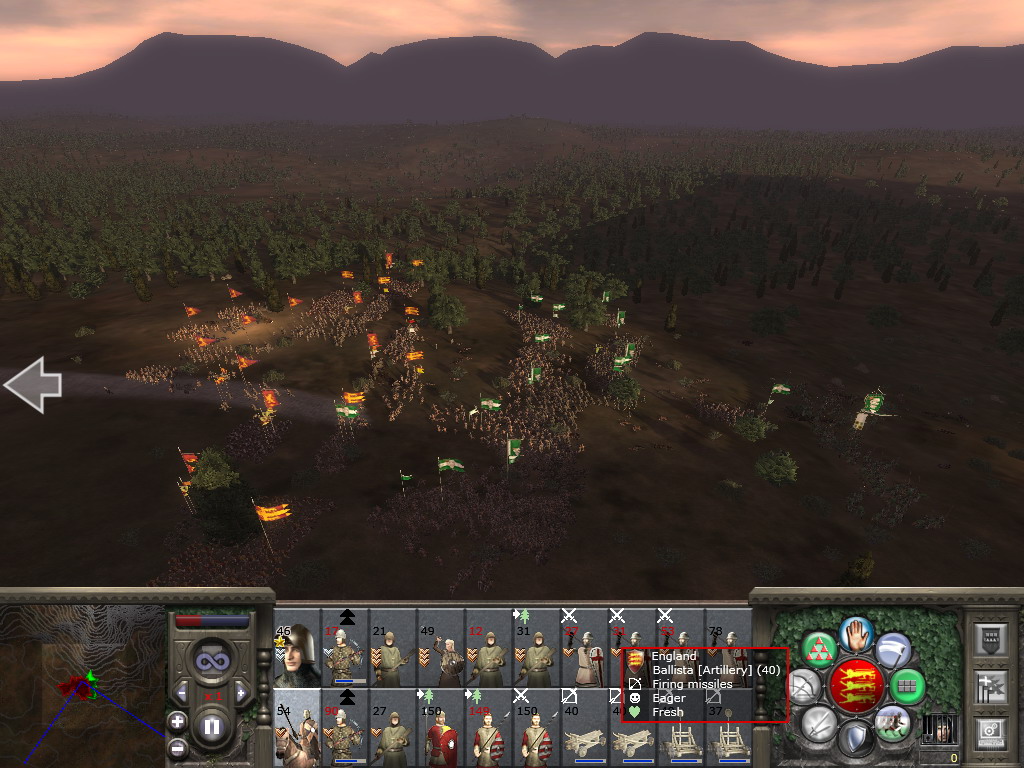
Task: Toggle the green group formation grid button
Action: (907, 687)
